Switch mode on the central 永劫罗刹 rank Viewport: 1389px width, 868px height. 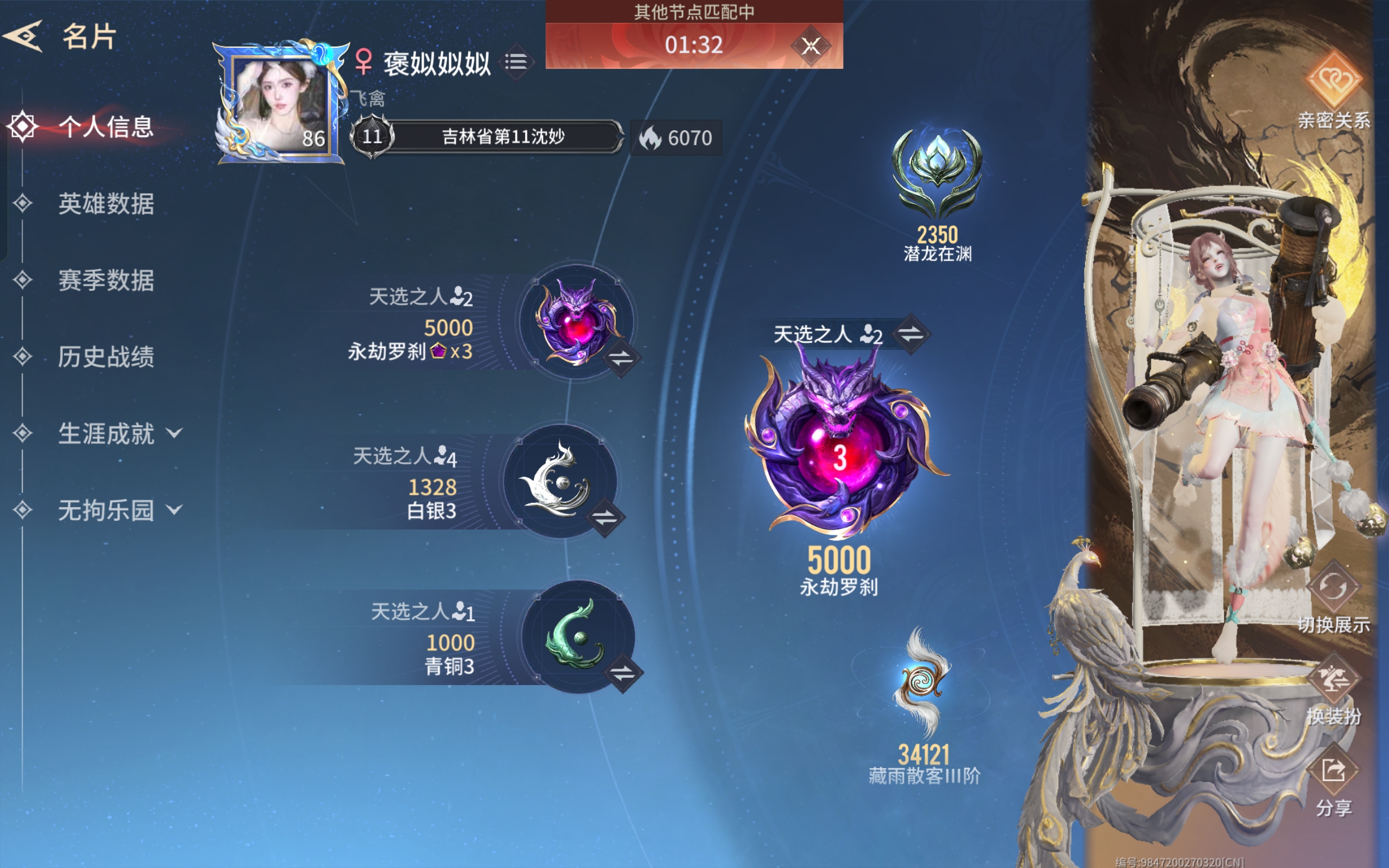click(911, 334)
